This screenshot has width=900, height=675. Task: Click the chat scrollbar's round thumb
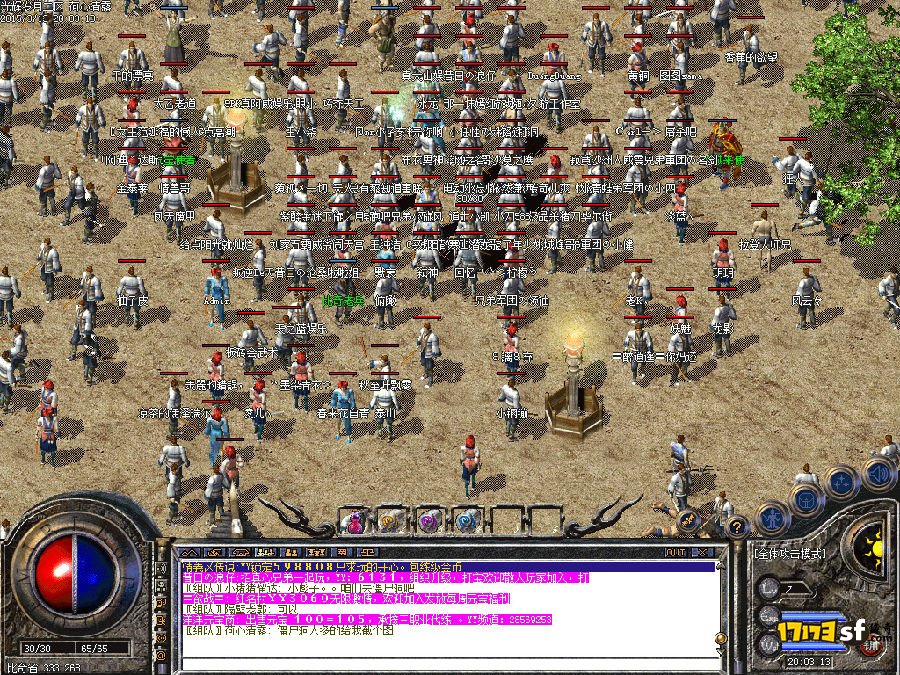pos(722,636)
